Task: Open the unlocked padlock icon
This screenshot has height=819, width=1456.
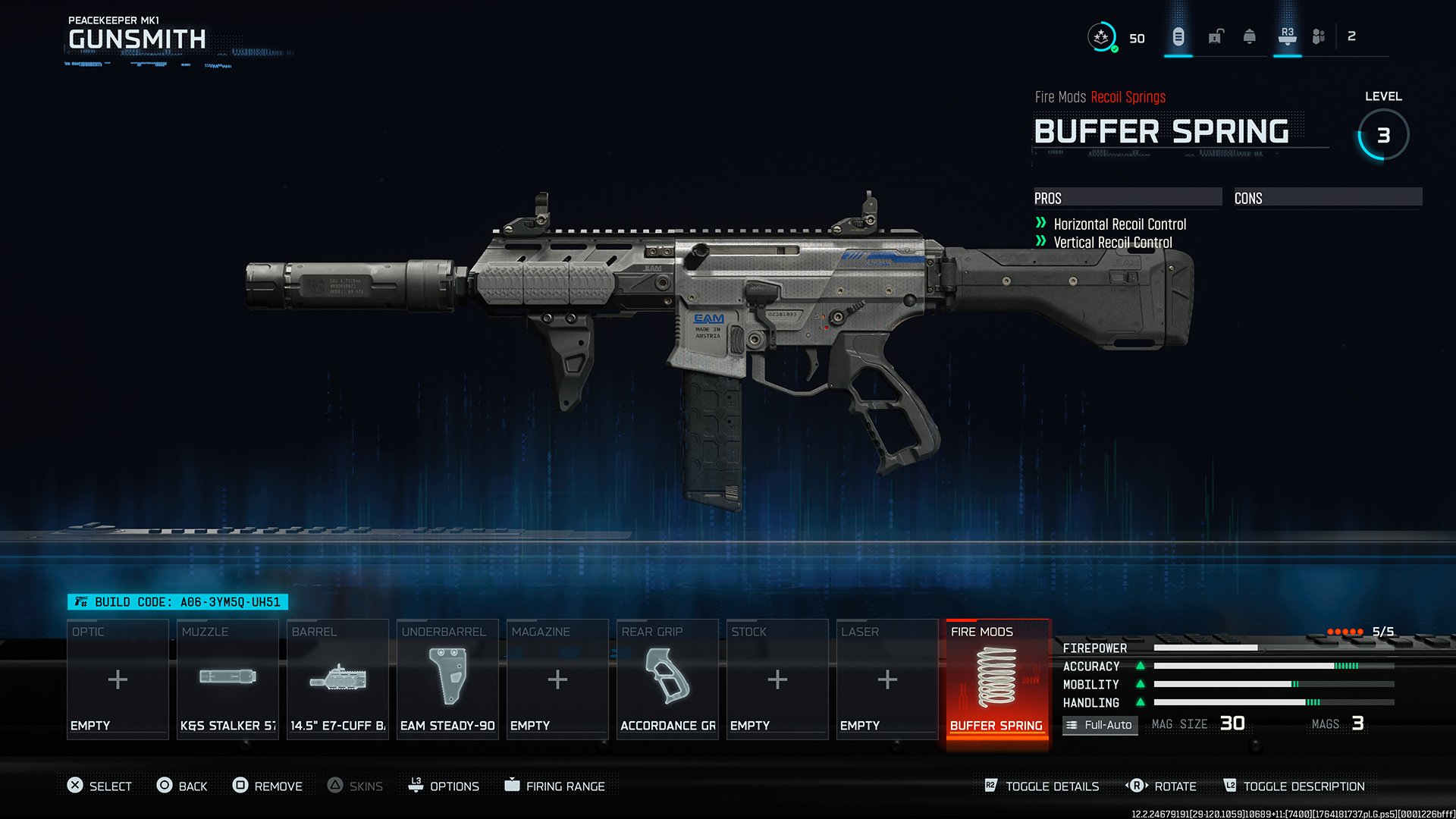Action: click(x=1216, y=36)
